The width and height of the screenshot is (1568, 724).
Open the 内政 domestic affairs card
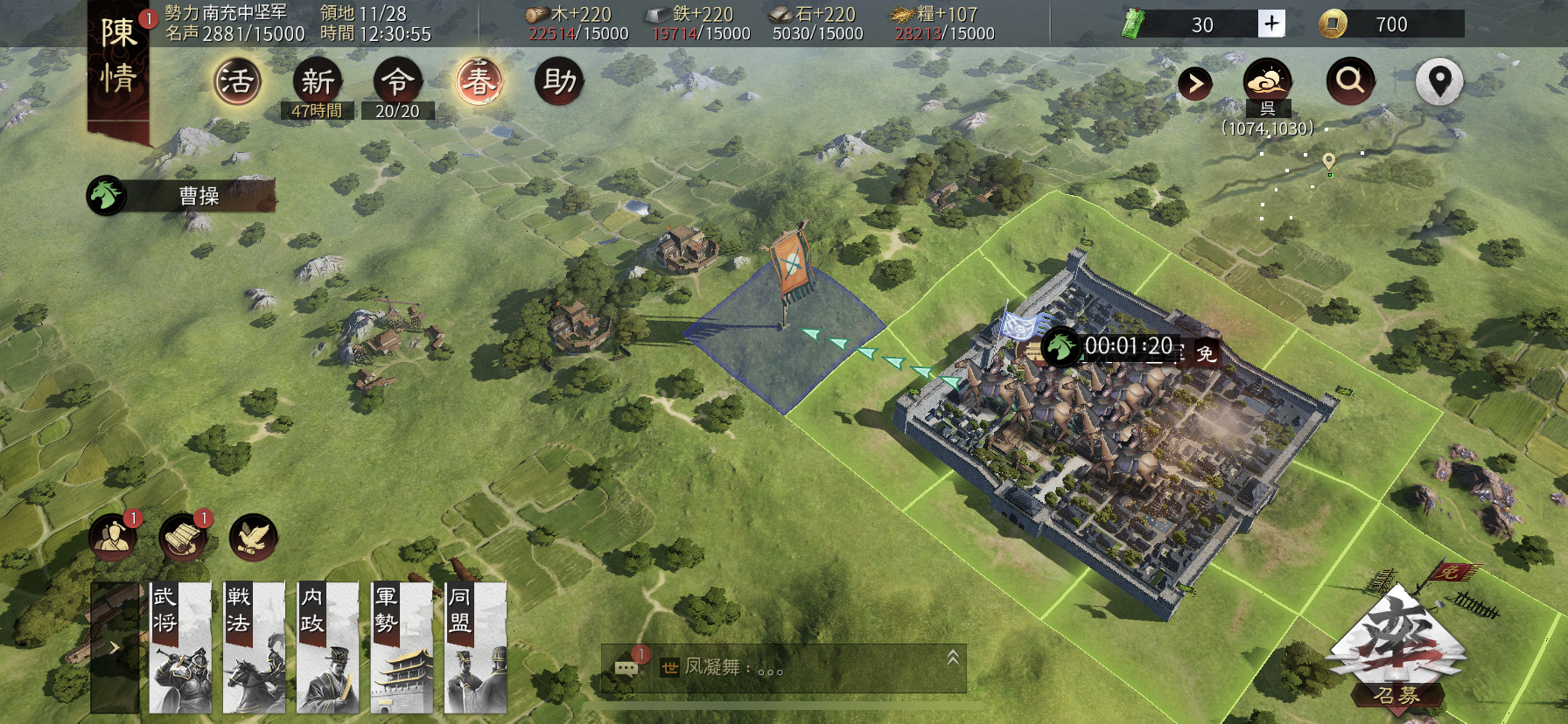point(328,647)
